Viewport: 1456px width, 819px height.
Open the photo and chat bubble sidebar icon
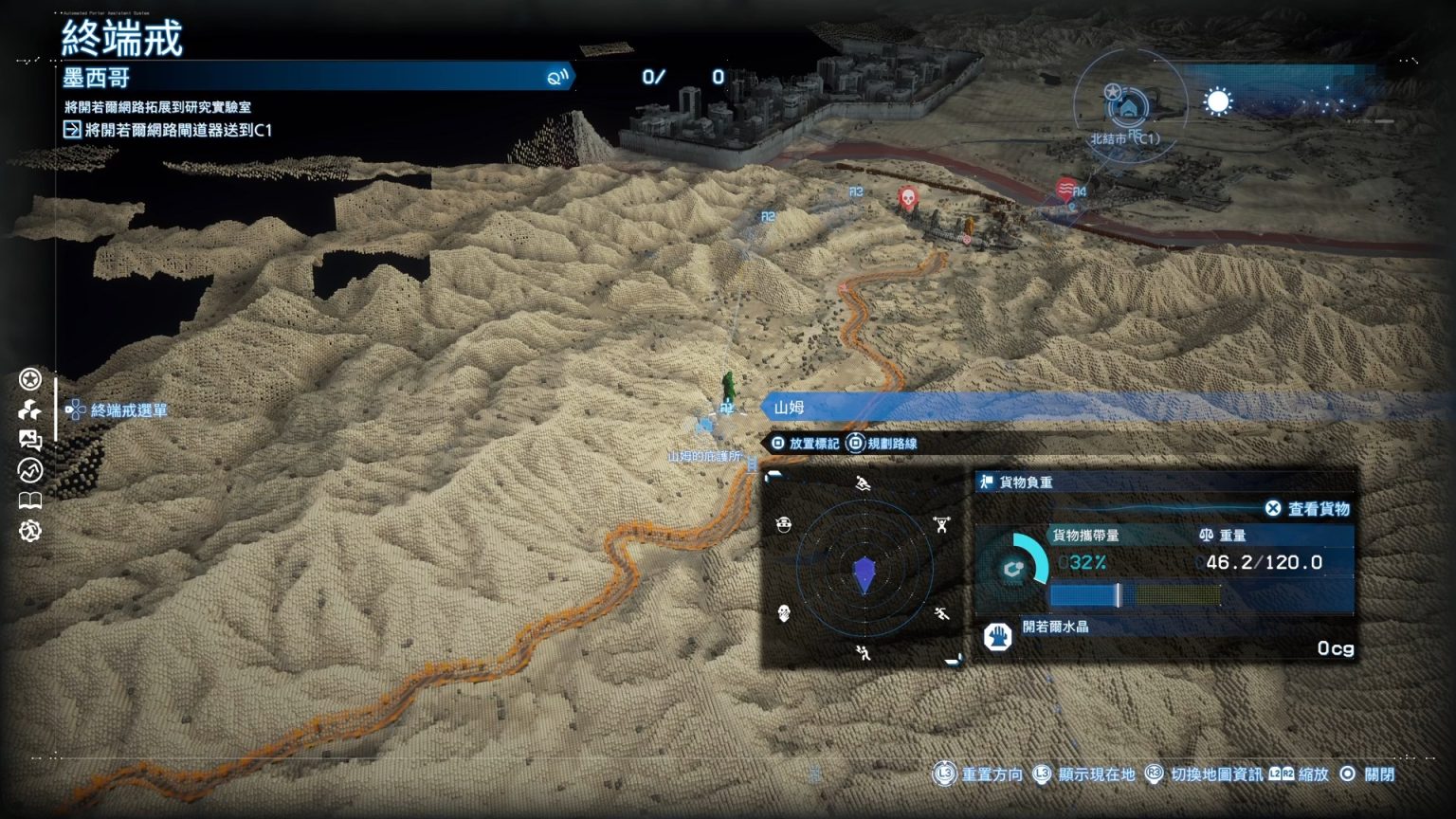(30, 440)
